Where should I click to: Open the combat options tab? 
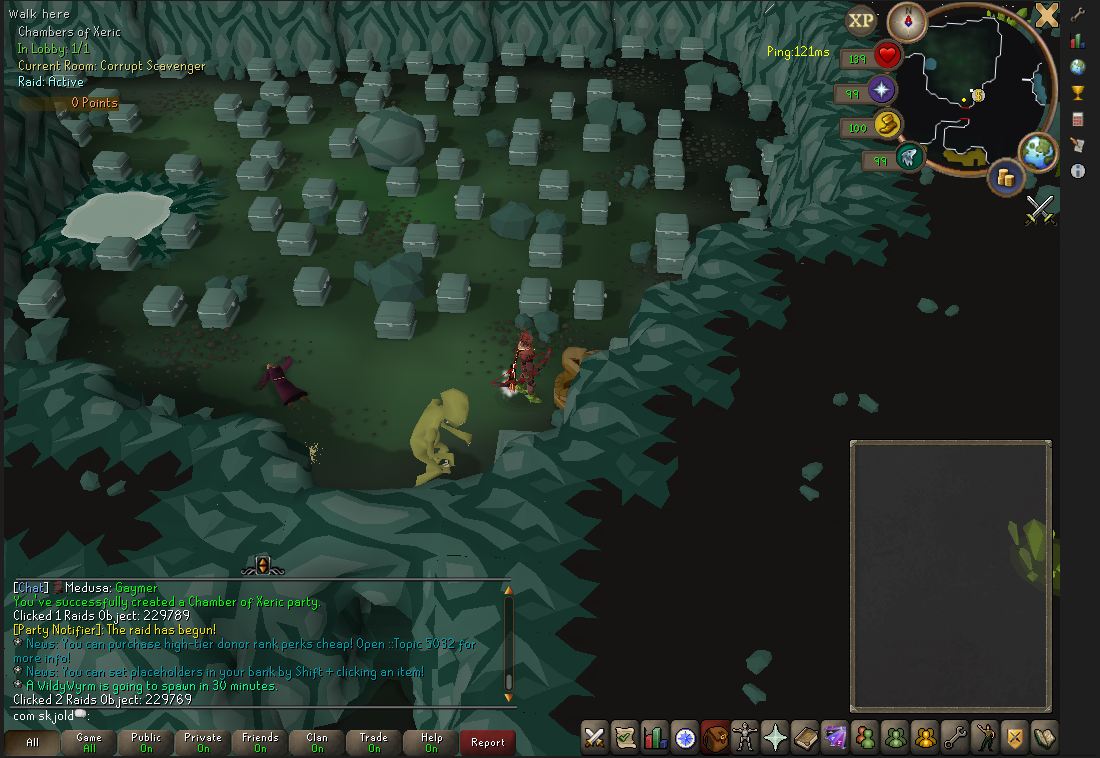(x=595, y=737)
